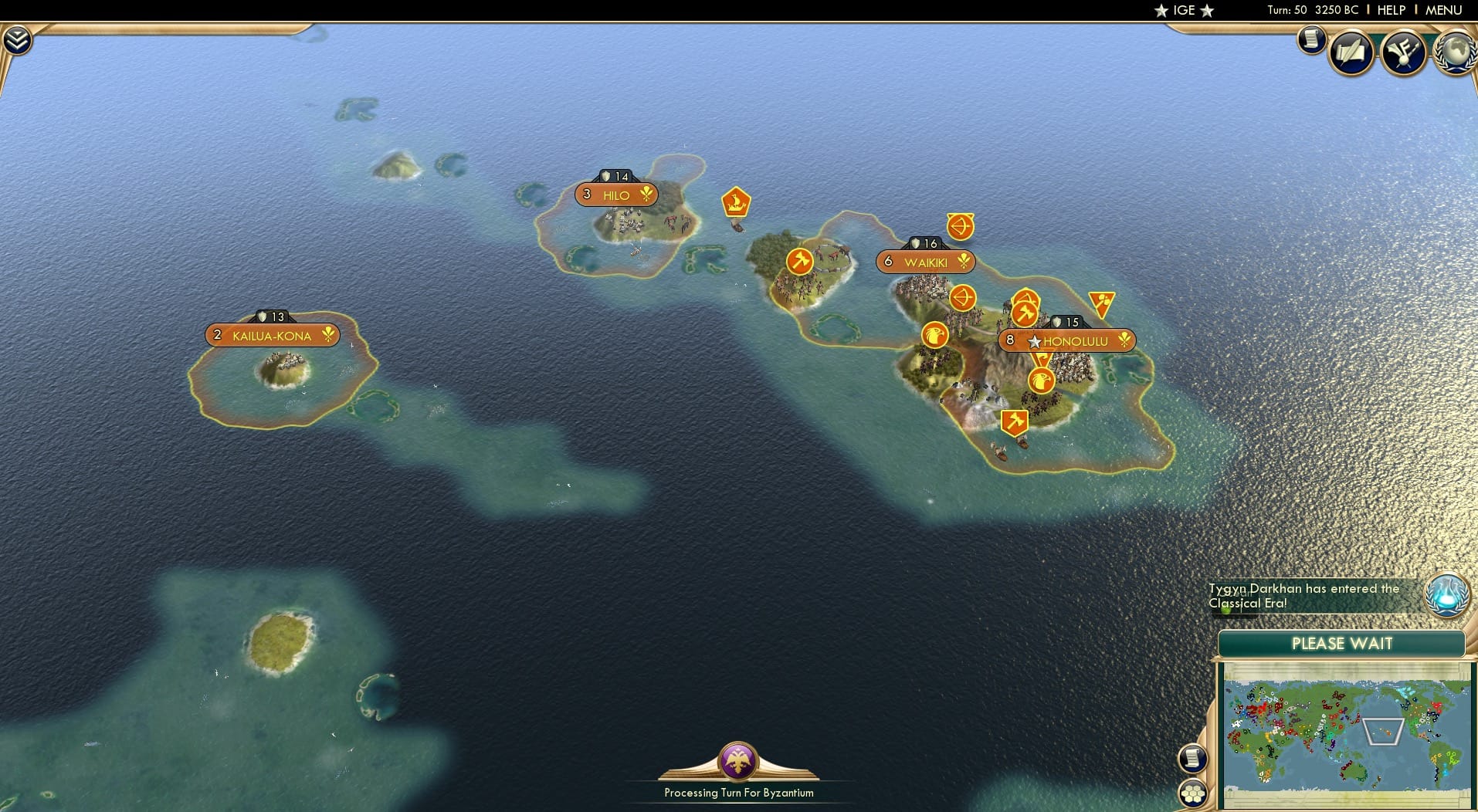Open Kailua-Kona city screen via its banner
The image size is (1478, 812).
tap(272, 335)
